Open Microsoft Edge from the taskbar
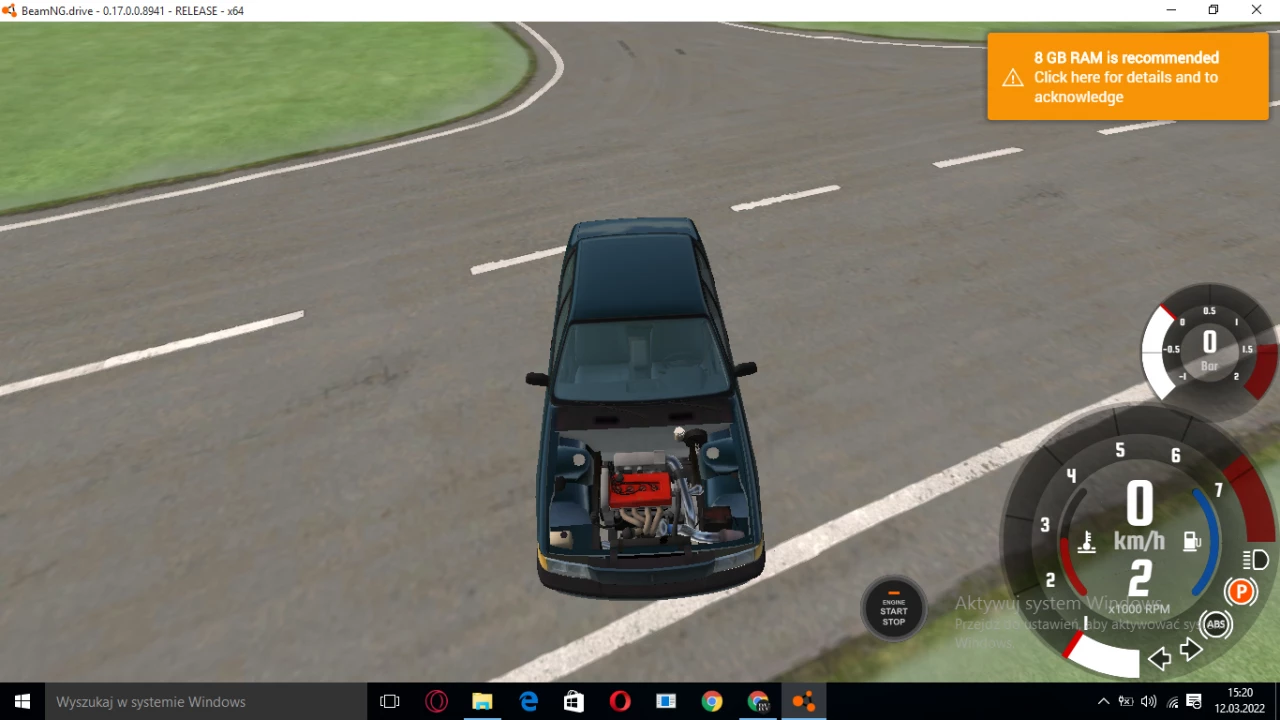Viewport: 1280px width, 720px height. coord(528,701)
